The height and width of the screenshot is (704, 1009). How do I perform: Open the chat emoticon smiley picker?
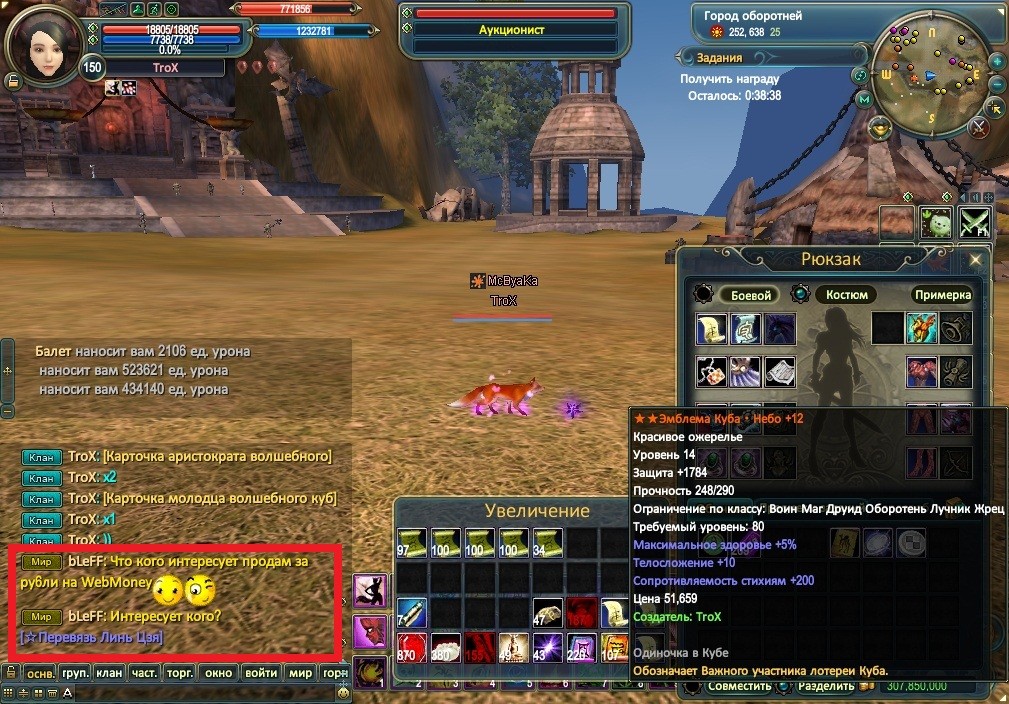(343, 691)
